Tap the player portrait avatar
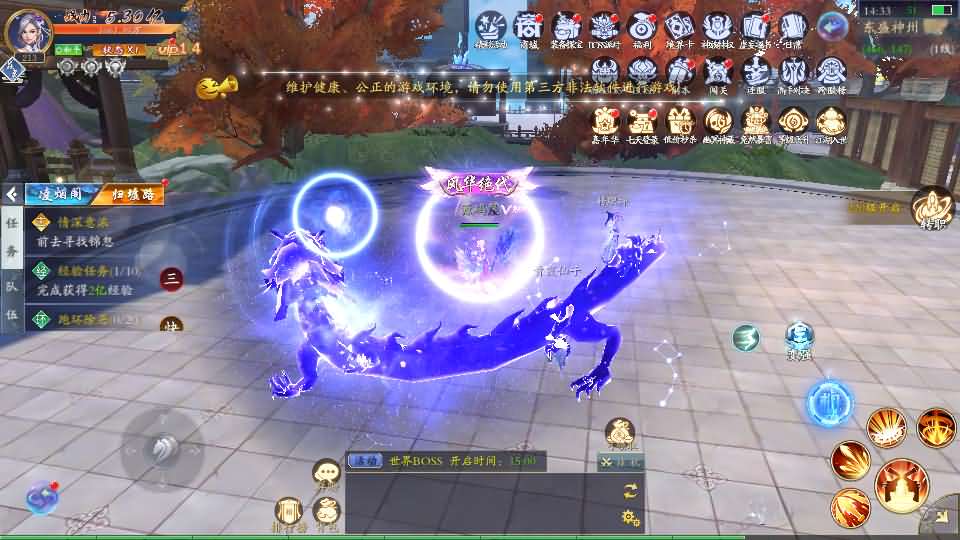Screen dimensions: 960x540 click(28, 31)
